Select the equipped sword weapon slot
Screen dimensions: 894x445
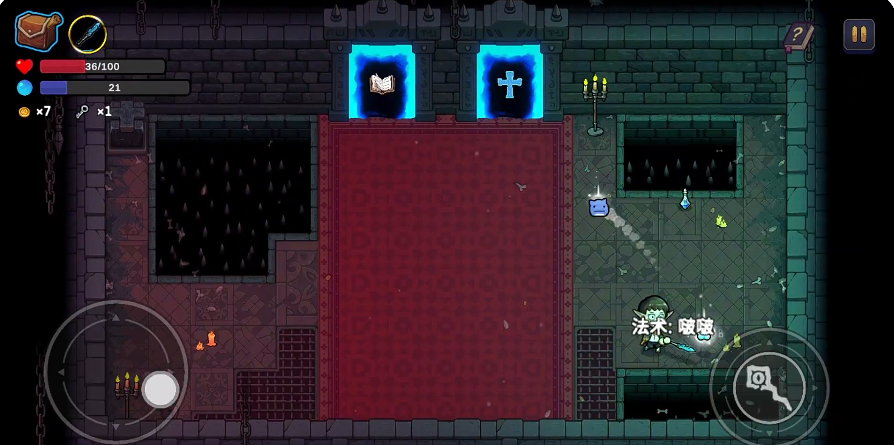(87, 35)
